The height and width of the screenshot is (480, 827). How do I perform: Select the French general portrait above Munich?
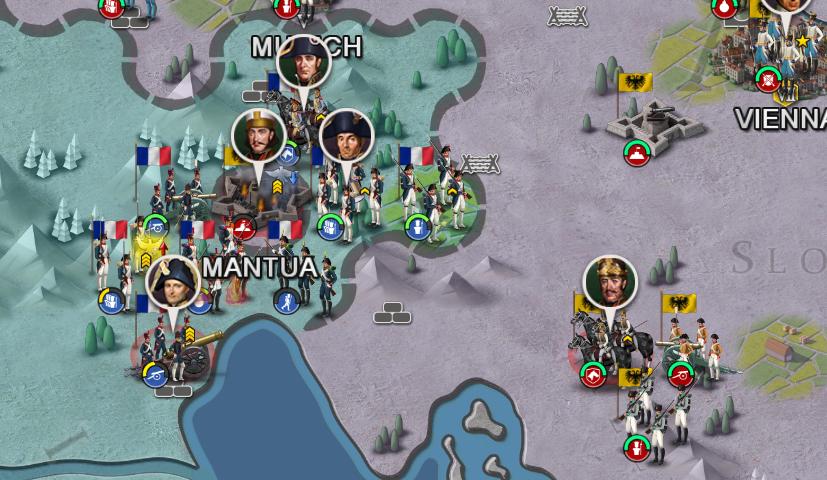303,63
